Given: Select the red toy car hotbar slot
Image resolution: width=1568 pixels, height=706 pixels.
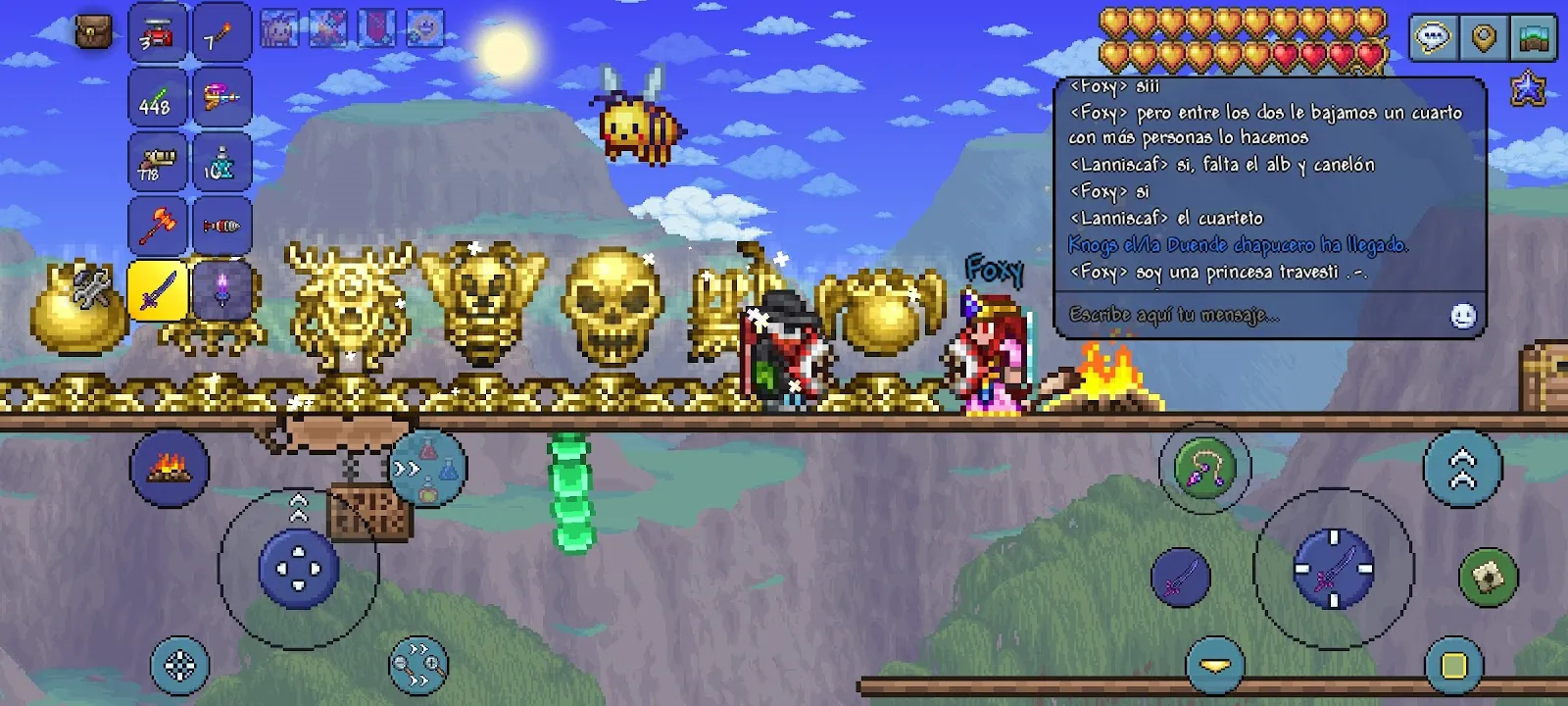Looking at the screenshot, I should (157, 34).
